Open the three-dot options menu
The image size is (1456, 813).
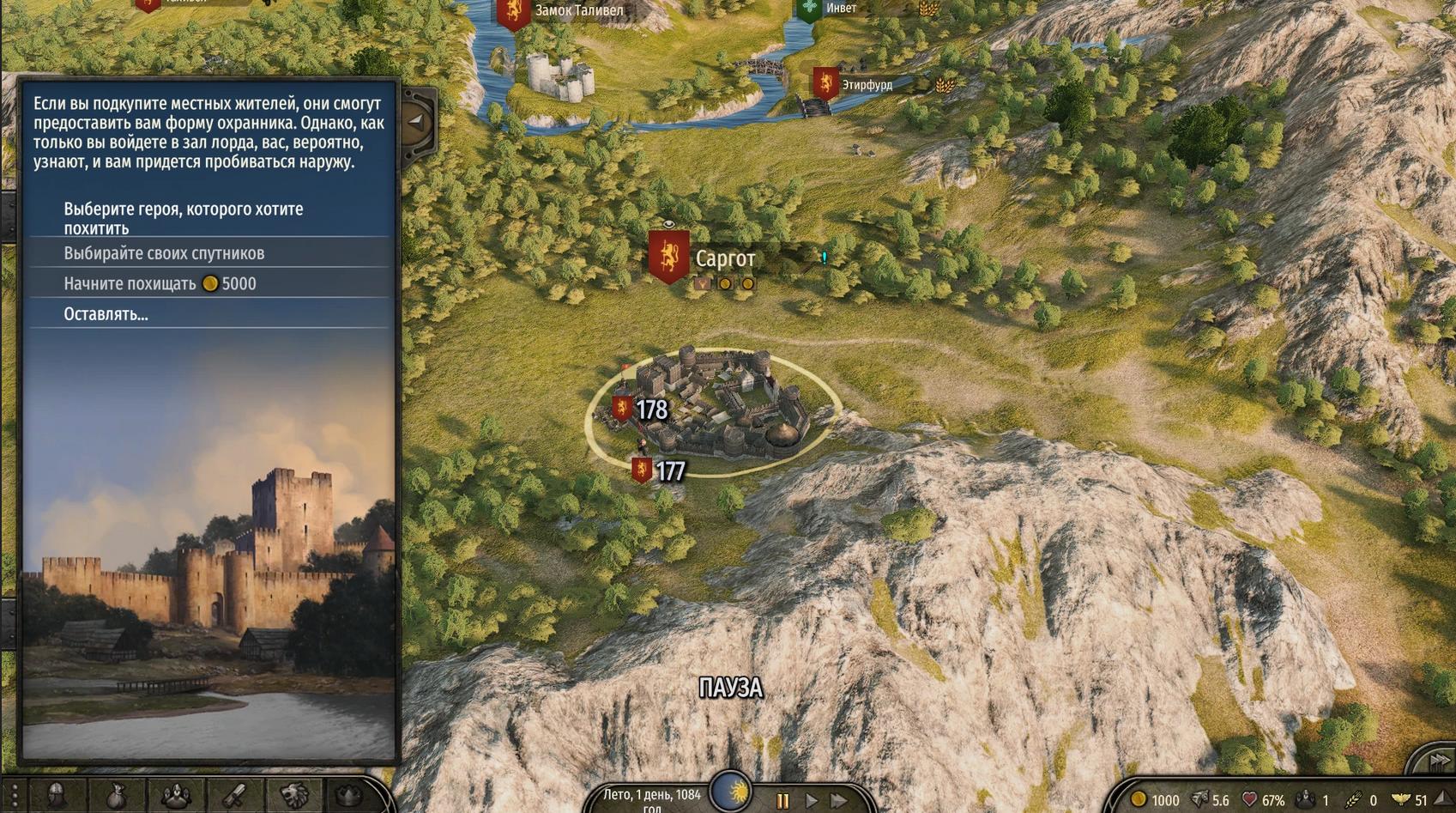[14, 797]
